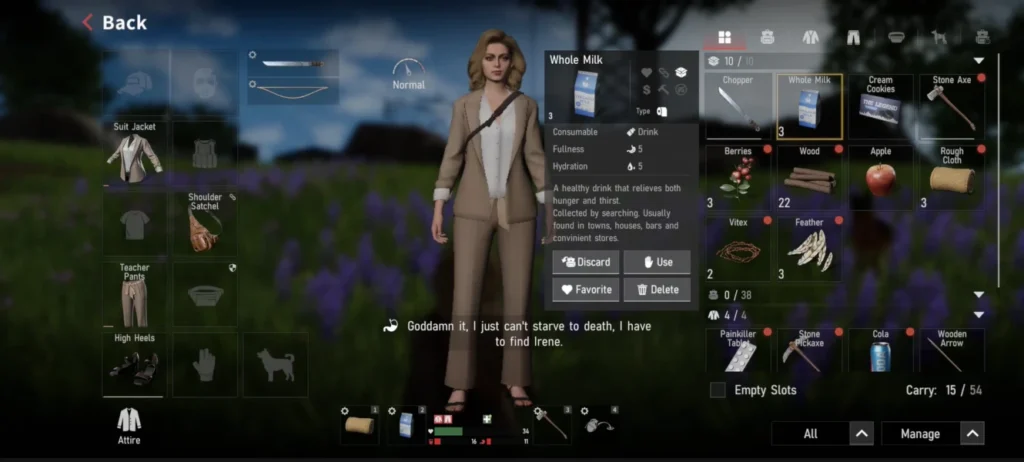Select the Rough Cloth slot
The width and height of the screenshot is (1024, 462).
coord(951,177)
